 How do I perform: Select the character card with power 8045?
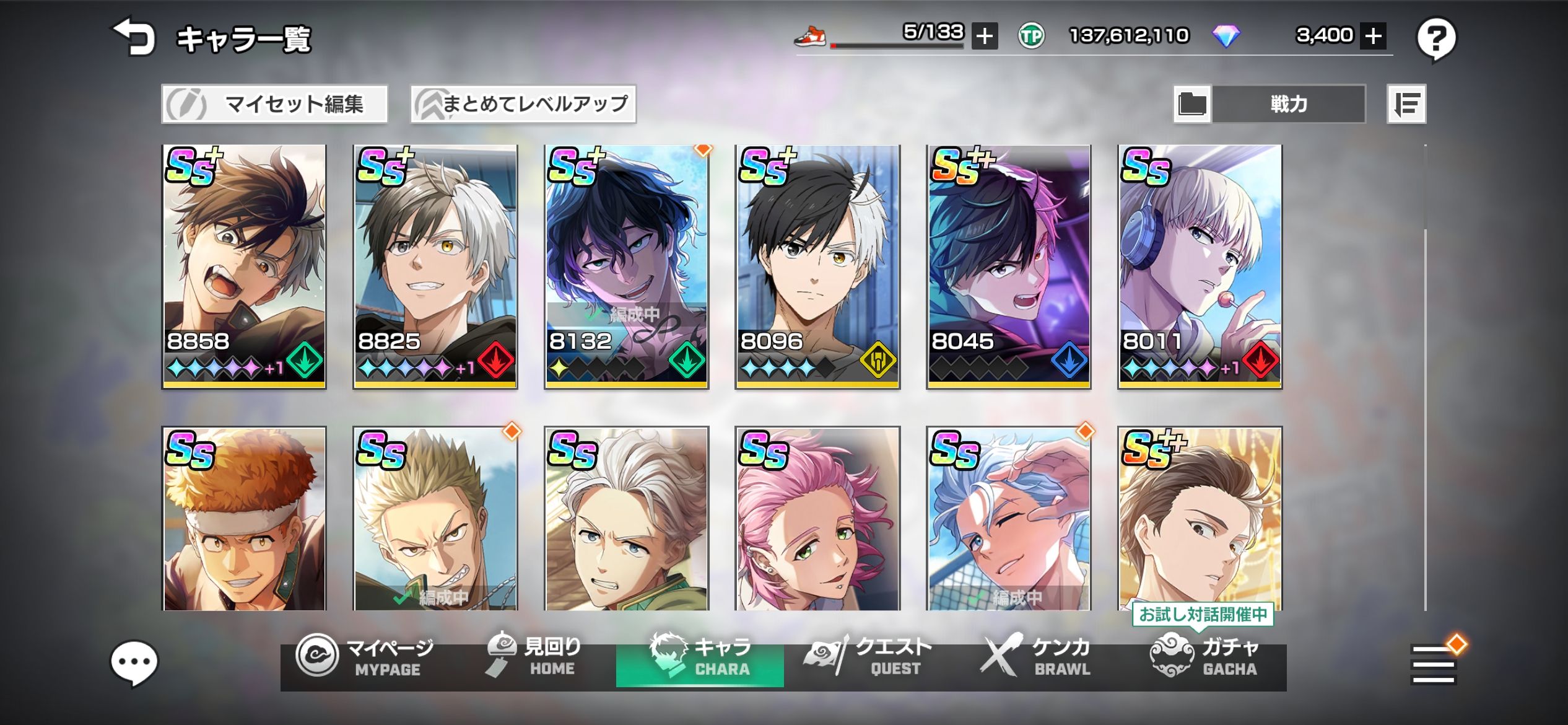(1008, 266)
